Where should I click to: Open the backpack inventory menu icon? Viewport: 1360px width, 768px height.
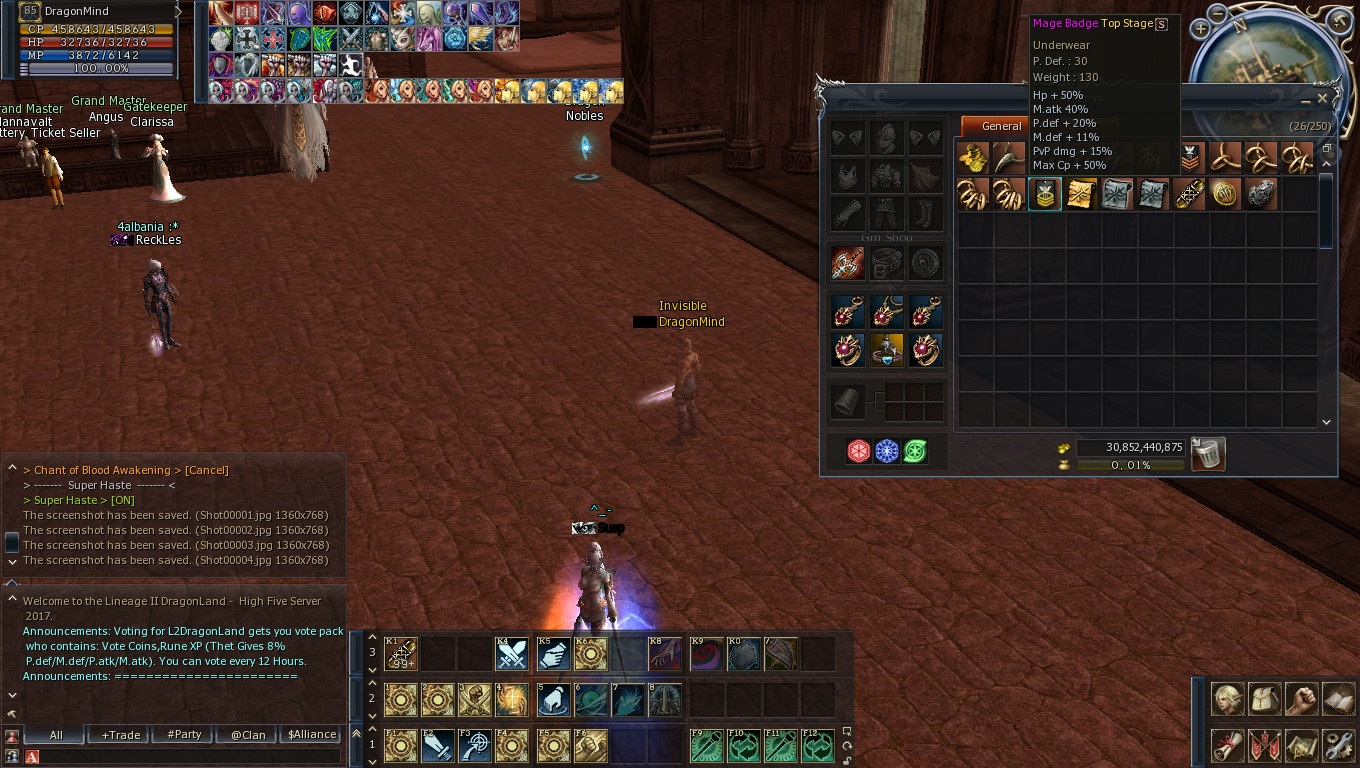[1265, 698]
